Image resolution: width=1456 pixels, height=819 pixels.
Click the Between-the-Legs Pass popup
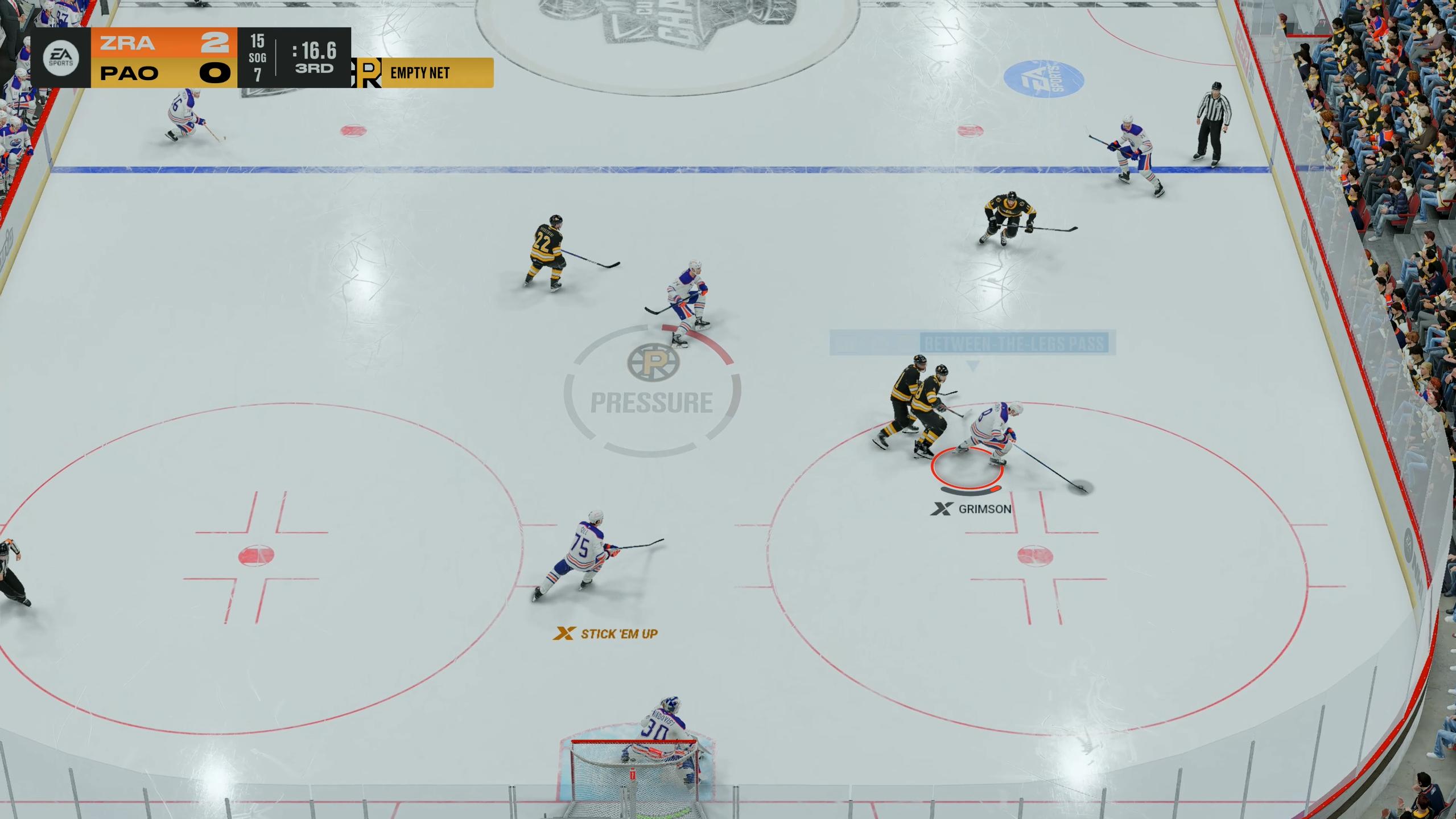point(973,343)
